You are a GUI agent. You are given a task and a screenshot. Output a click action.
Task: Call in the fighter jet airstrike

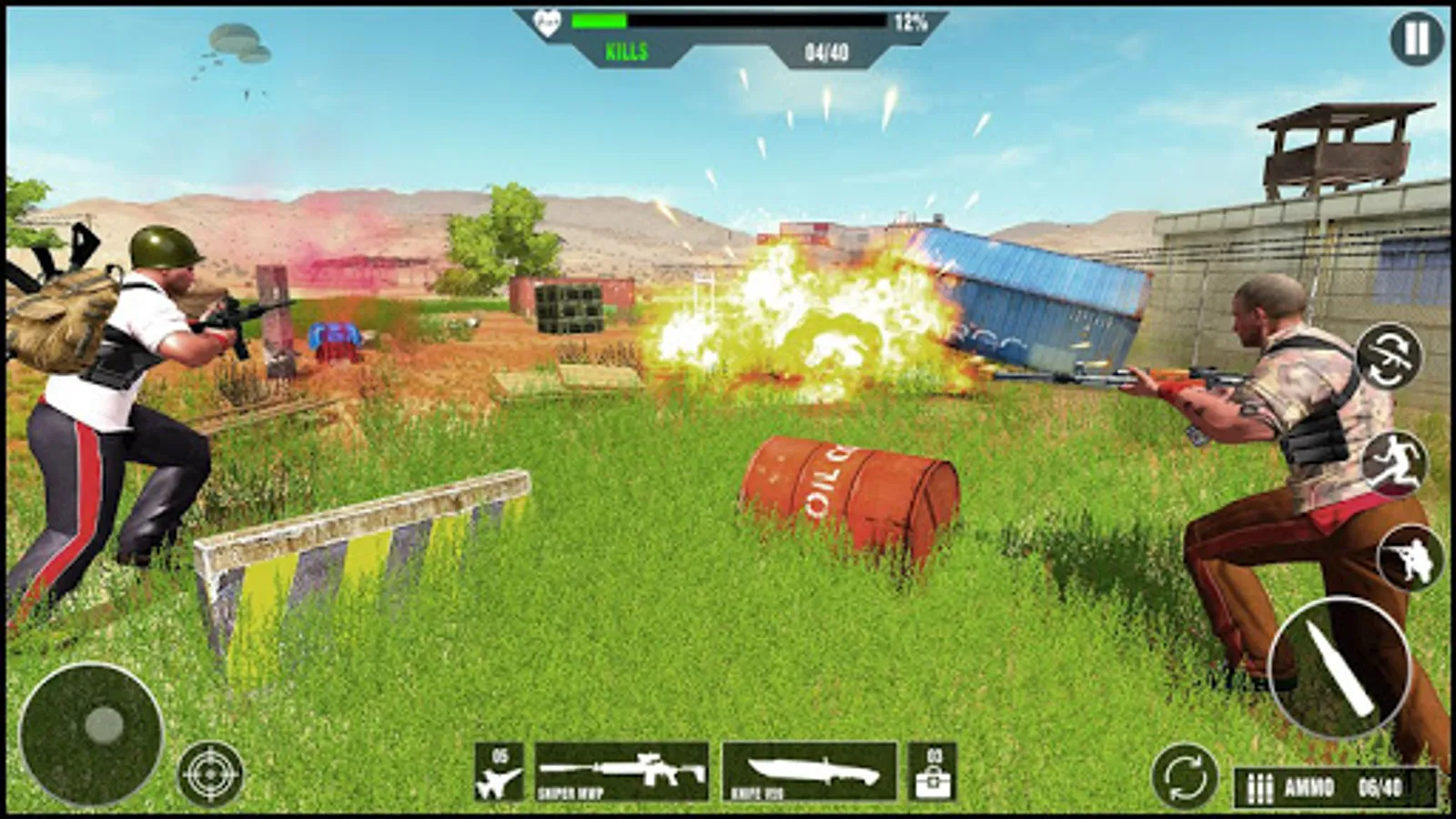pyautogui.click(x=500, y=773)
